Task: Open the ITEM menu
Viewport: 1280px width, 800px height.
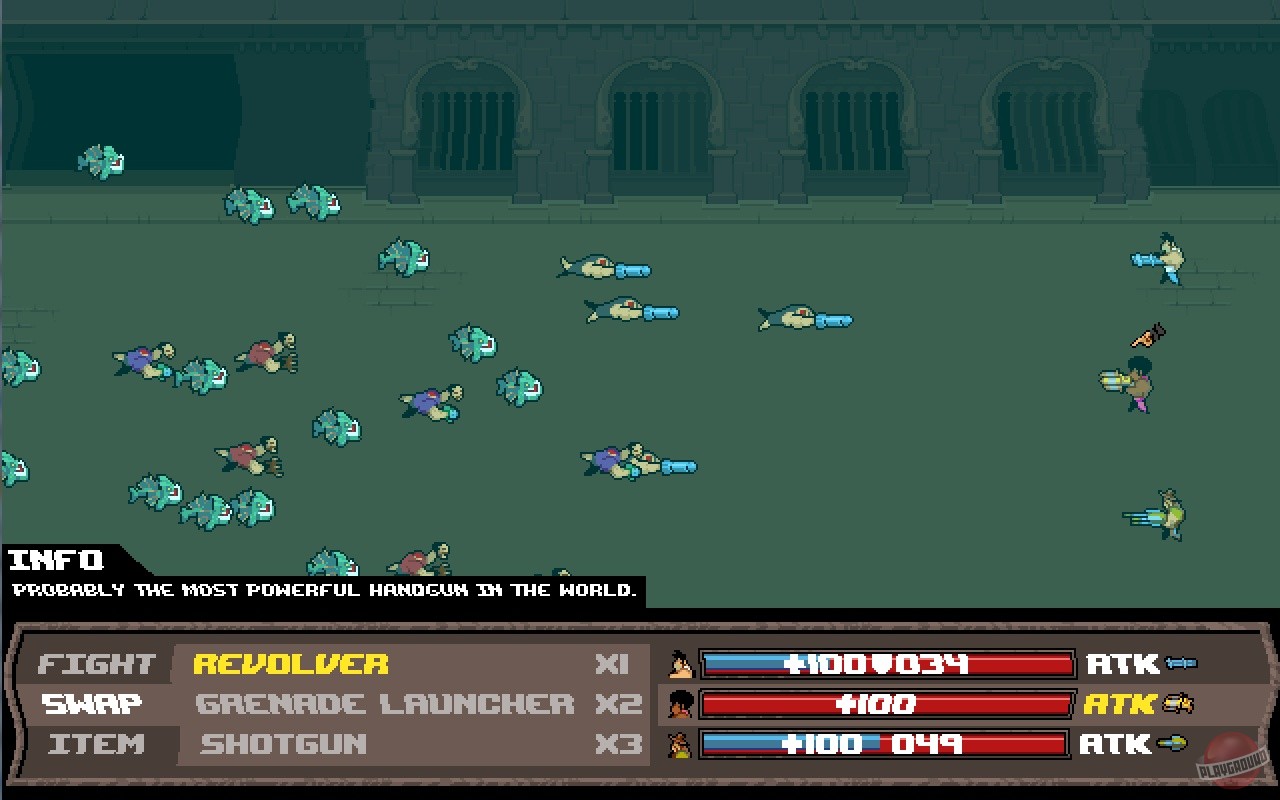Action: [97, 745]
